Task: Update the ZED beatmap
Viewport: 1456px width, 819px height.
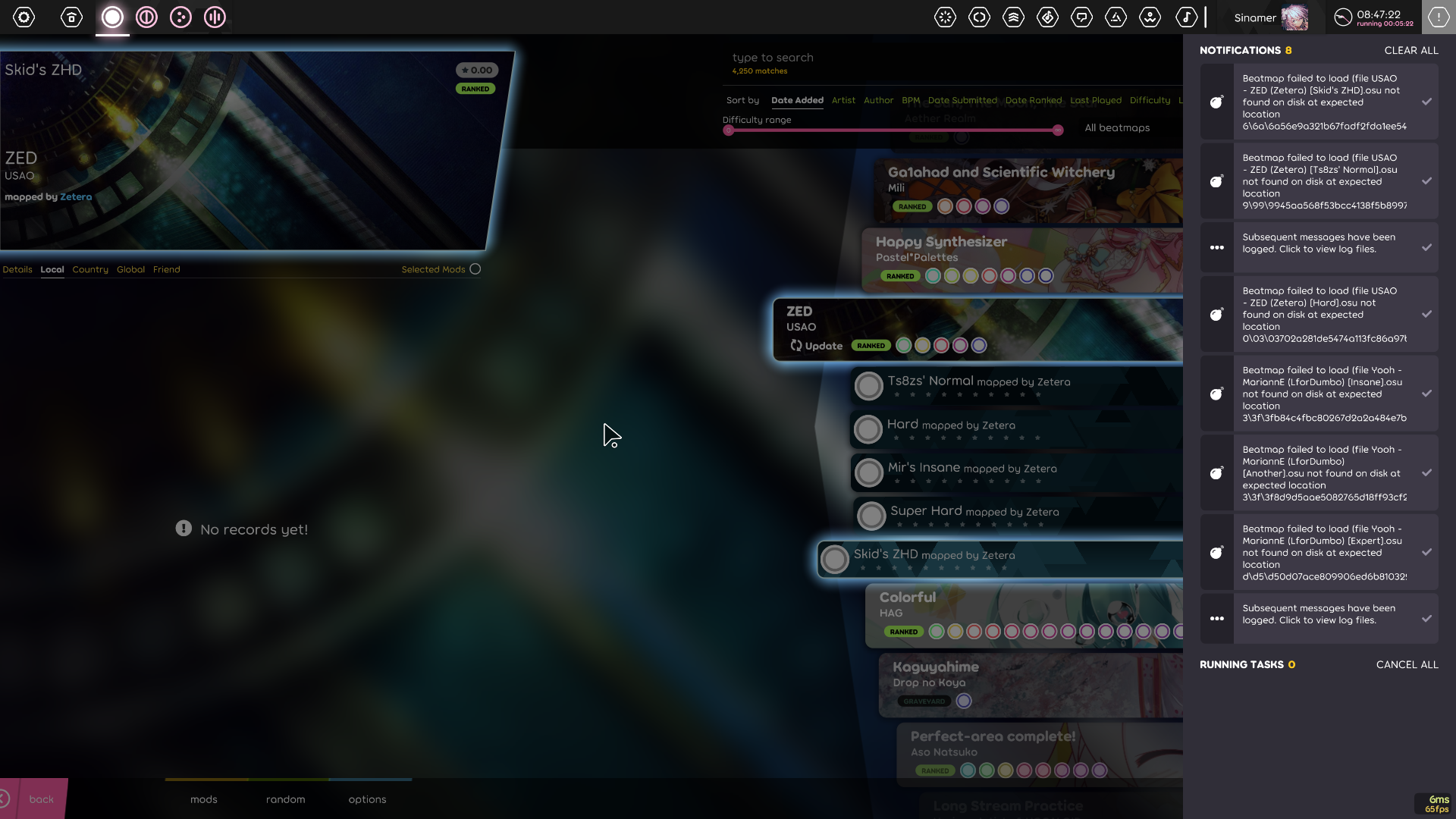Action: (817, 345)
